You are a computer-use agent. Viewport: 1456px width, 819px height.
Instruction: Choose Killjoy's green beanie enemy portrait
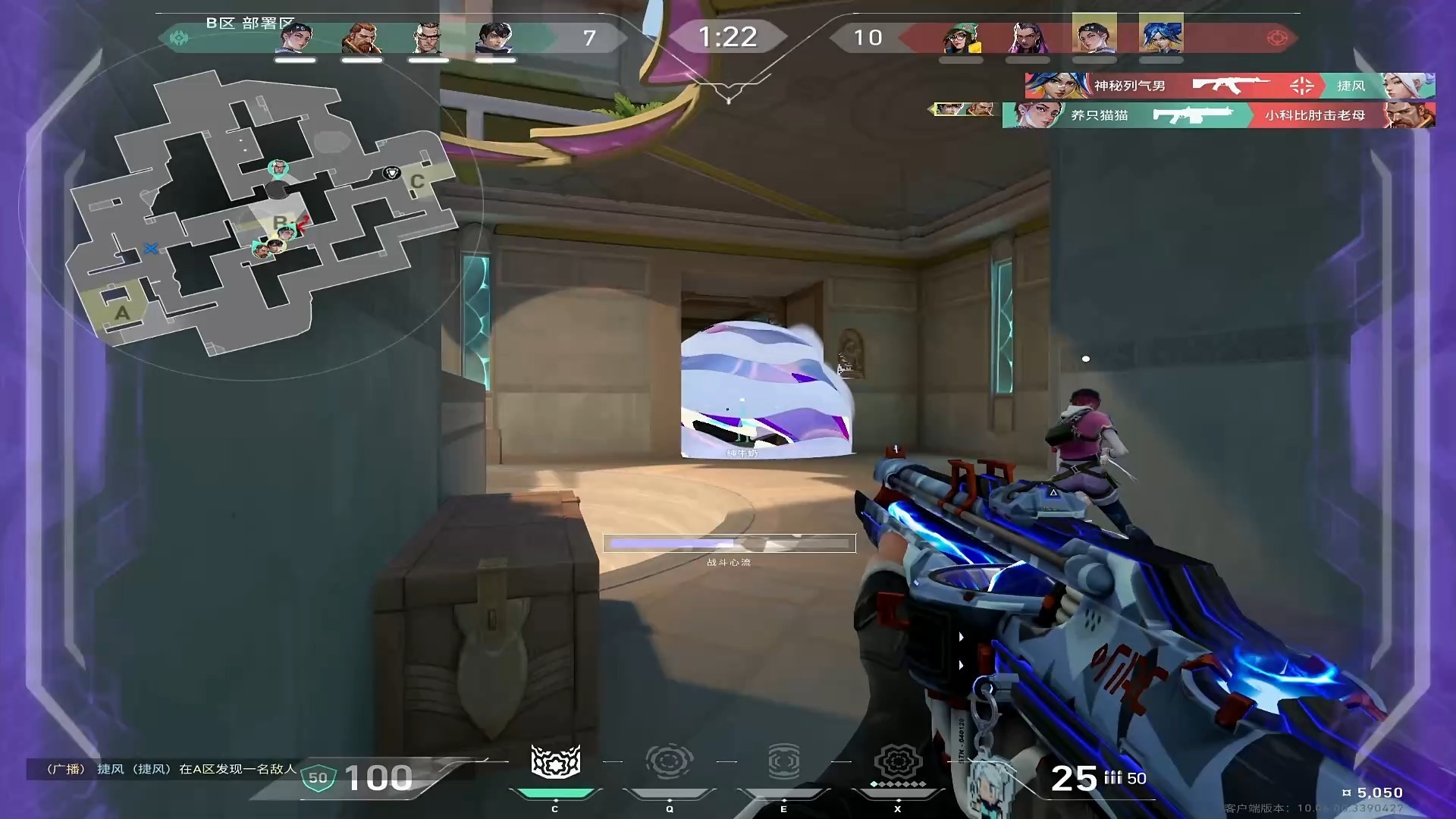click(x=961, y=38)
